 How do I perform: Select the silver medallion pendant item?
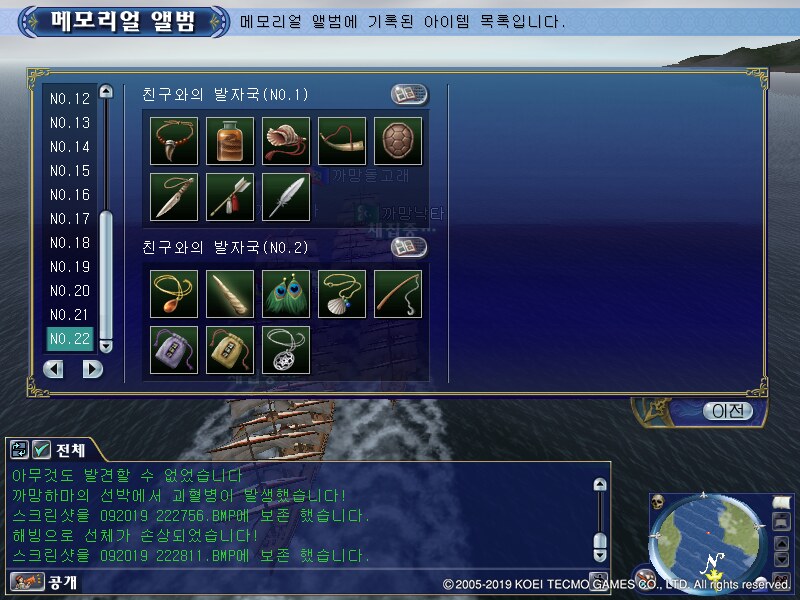(x=286, y=349)
